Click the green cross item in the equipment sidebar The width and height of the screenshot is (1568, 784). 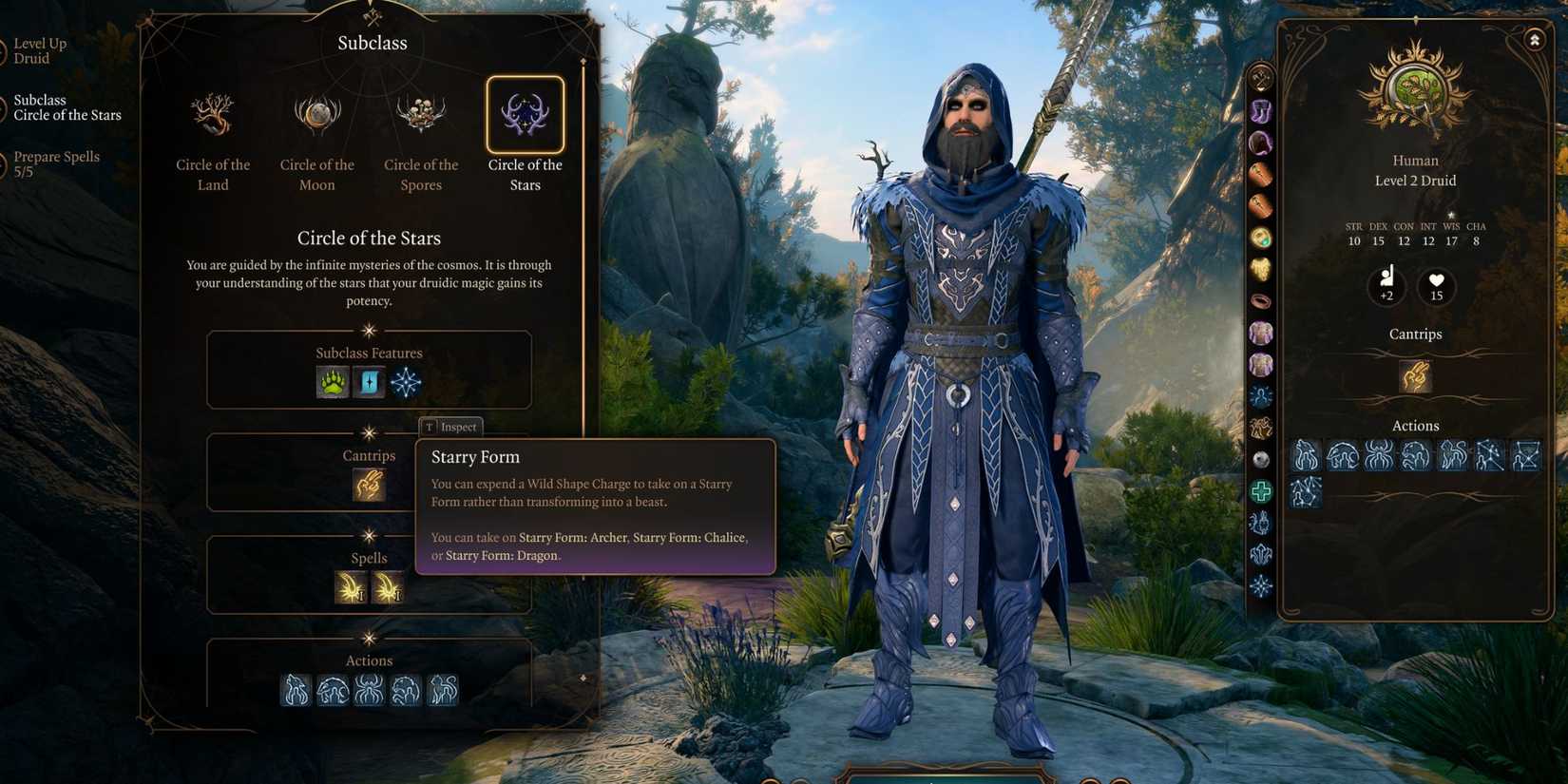pyautogui.click(x=1261, y=490)
